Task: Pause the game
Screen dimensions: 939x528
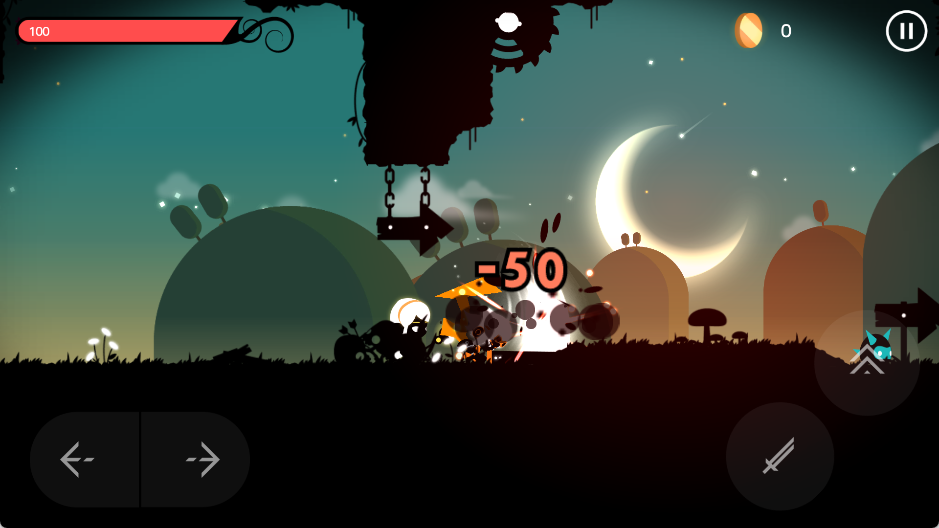Action: 906,31
